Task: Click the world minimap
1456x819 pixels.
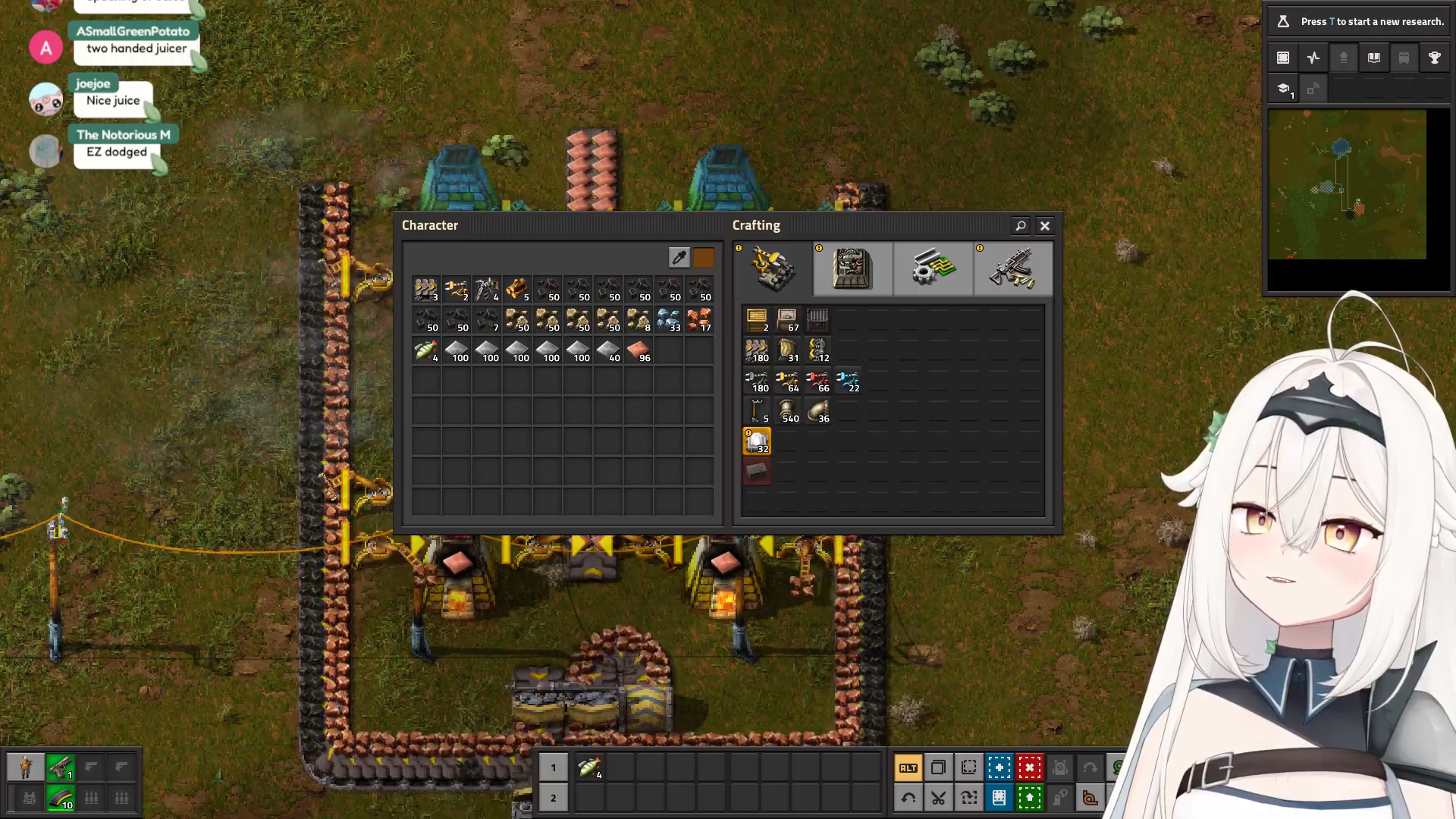Action: (1347, 184)
